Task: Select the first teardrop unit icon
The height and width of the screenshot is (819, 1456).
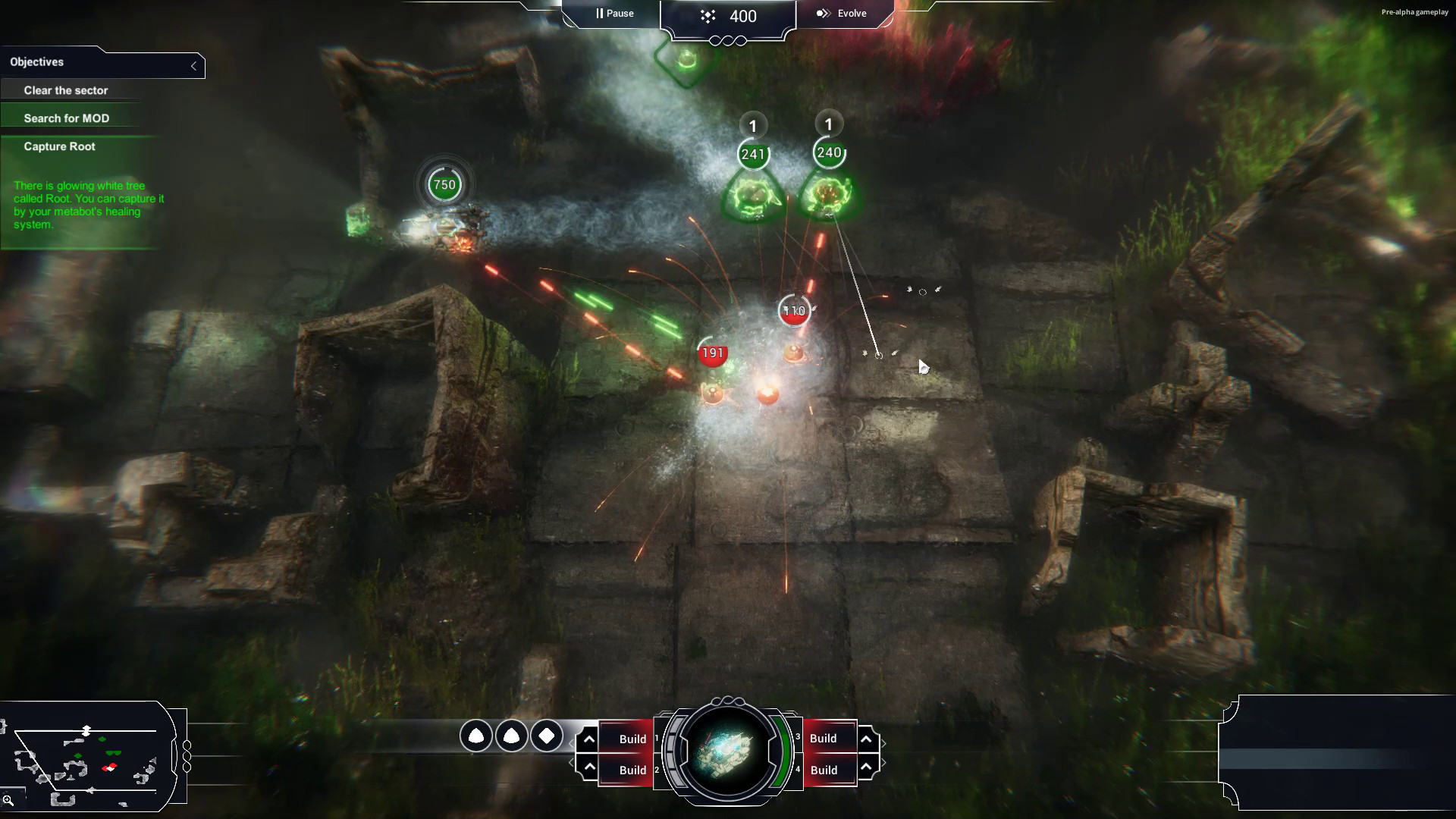Action: pos(476,736)
